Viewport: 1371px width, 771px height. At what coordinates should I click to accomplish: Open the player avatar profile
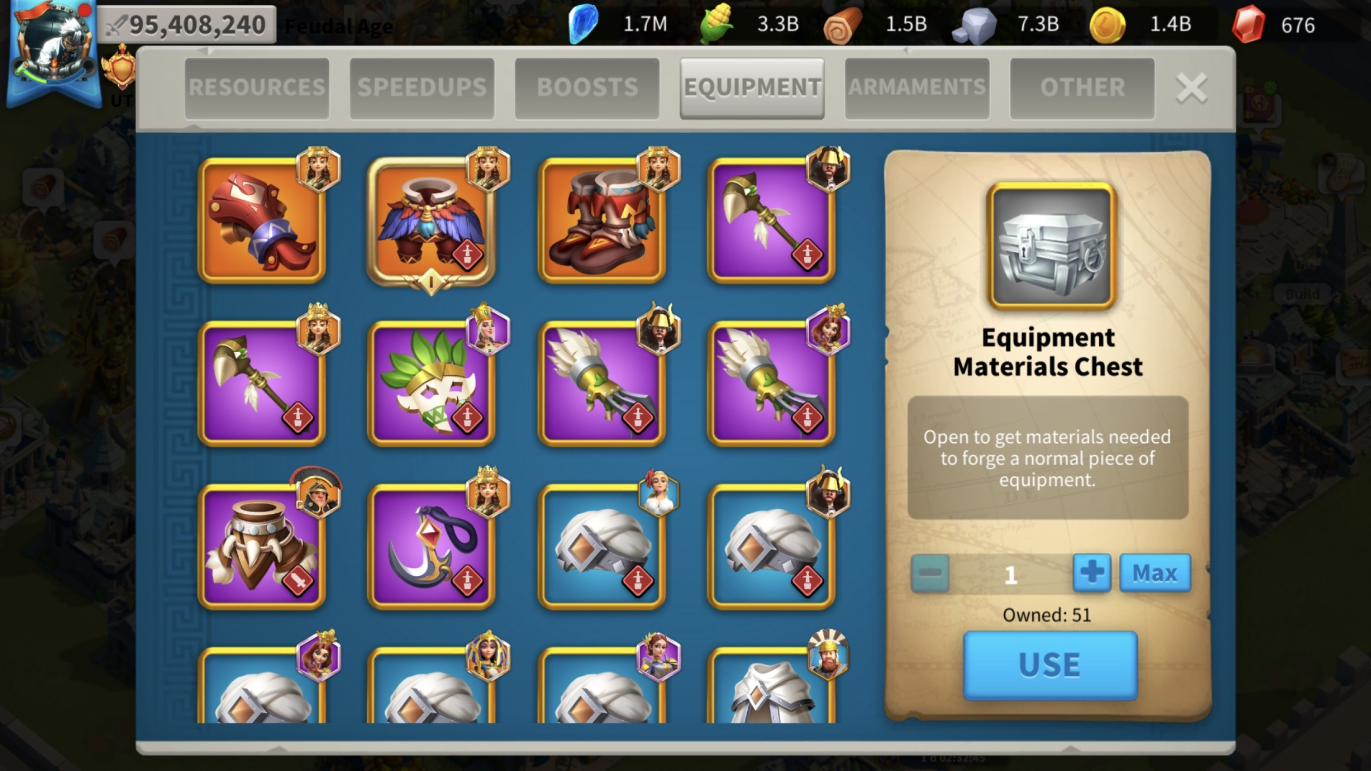(x=53, y=50)
